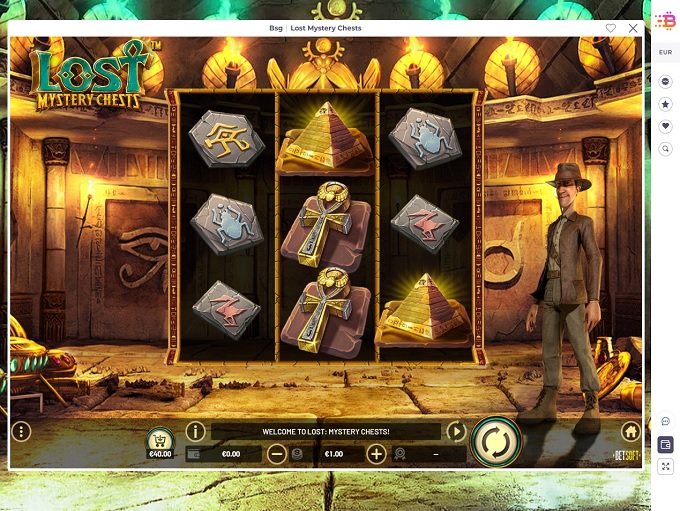Go to the home lobby icon
Viewport: 680px width, 511px height.
click(x=630, y=432)
